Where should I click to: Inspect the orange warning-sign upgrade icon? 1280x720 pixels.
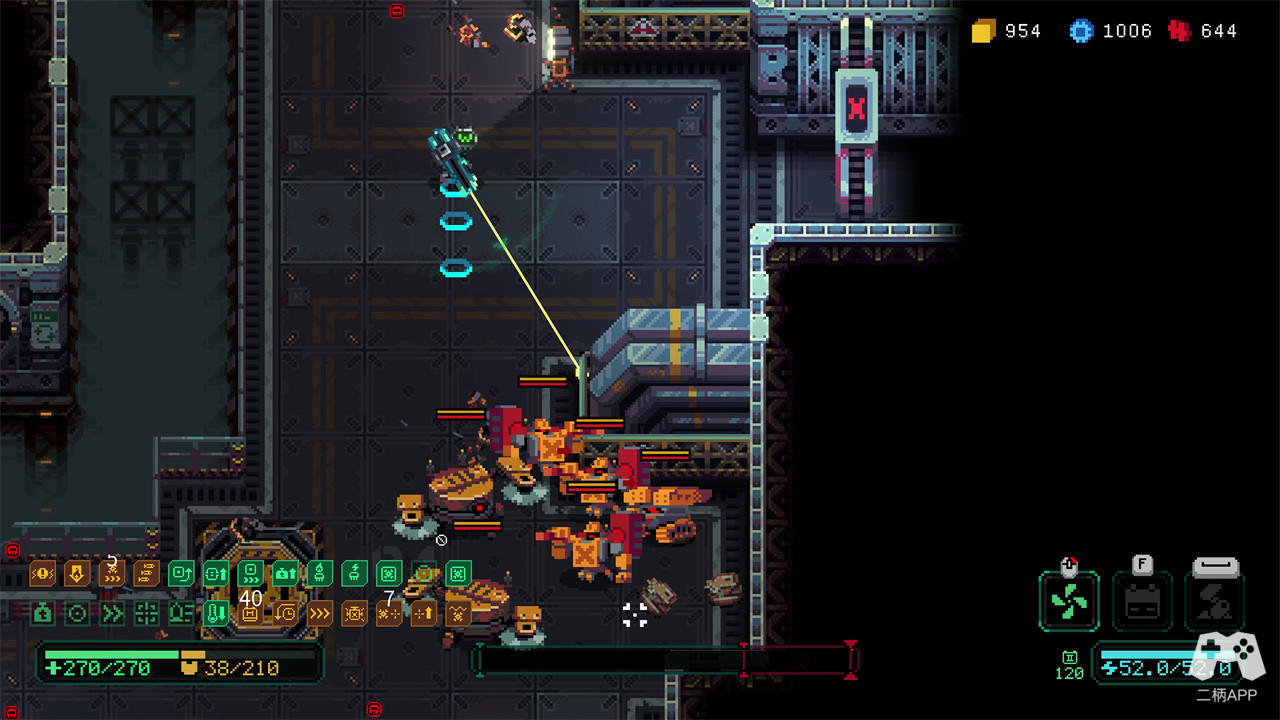pyautogui.click(x=42, y=574)
